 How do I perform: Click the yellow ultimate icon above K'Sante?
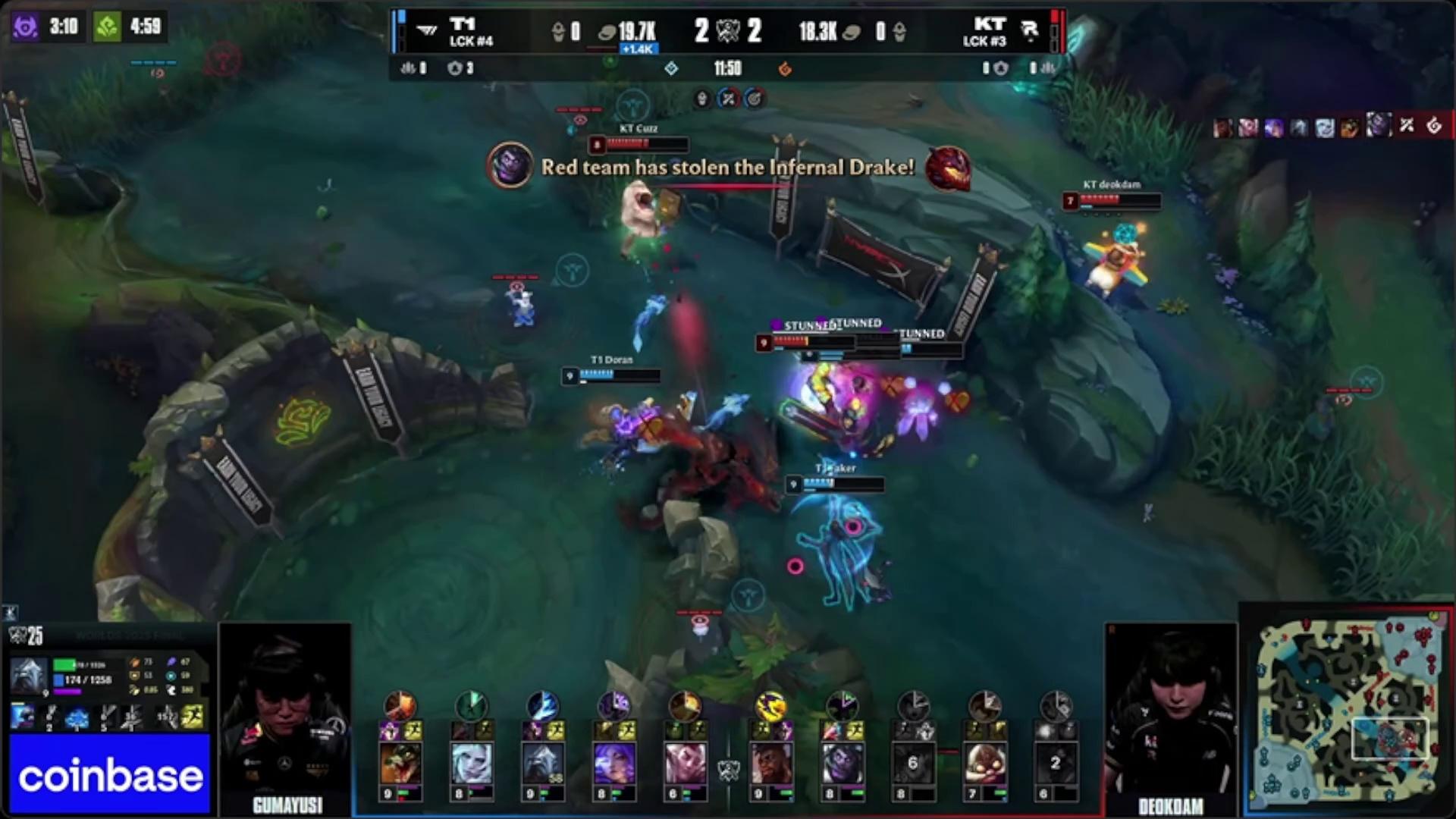pos(770,706)
